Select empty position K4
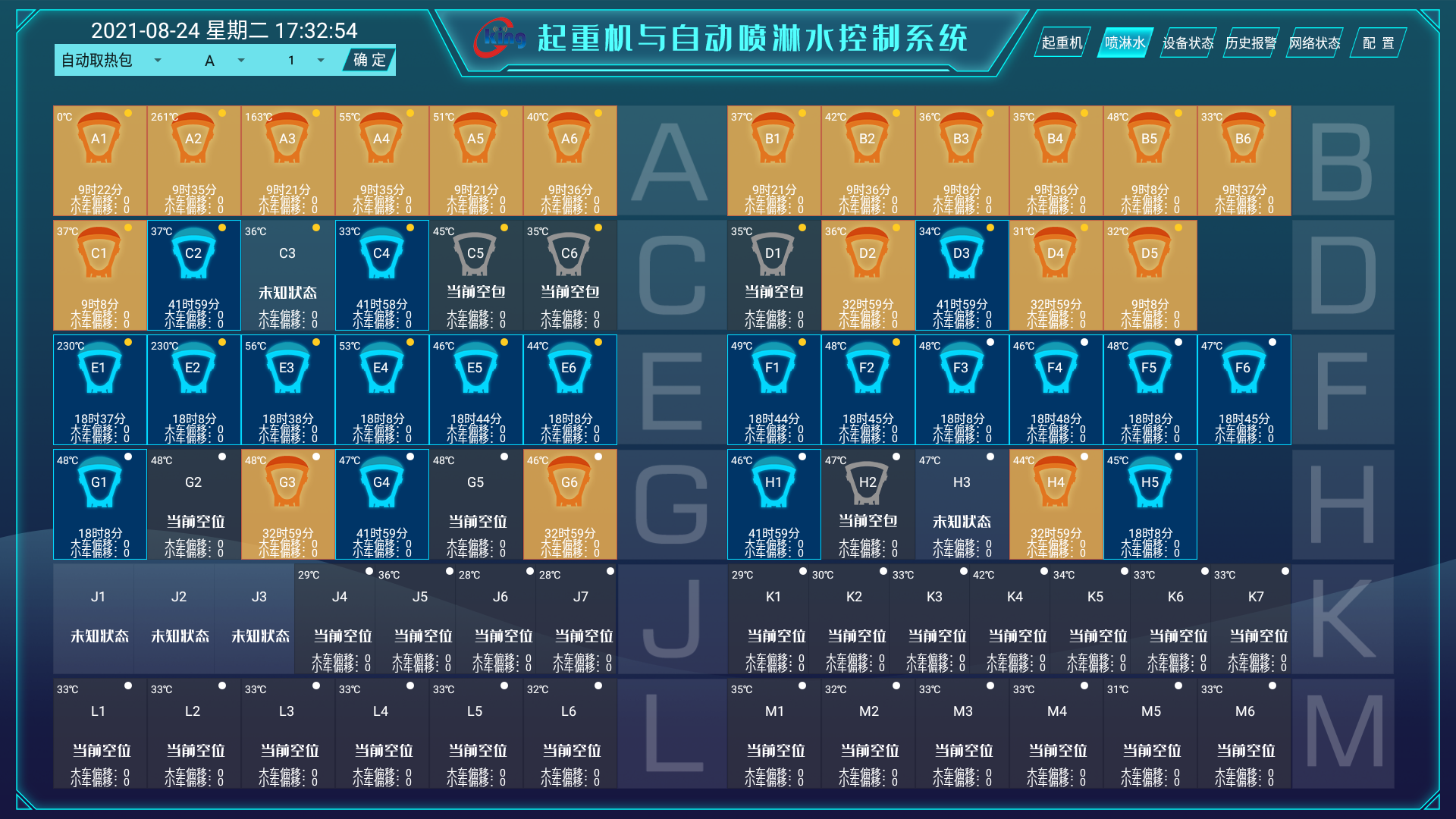Viewport: 1456px width, 819px height. [1015, 619]
